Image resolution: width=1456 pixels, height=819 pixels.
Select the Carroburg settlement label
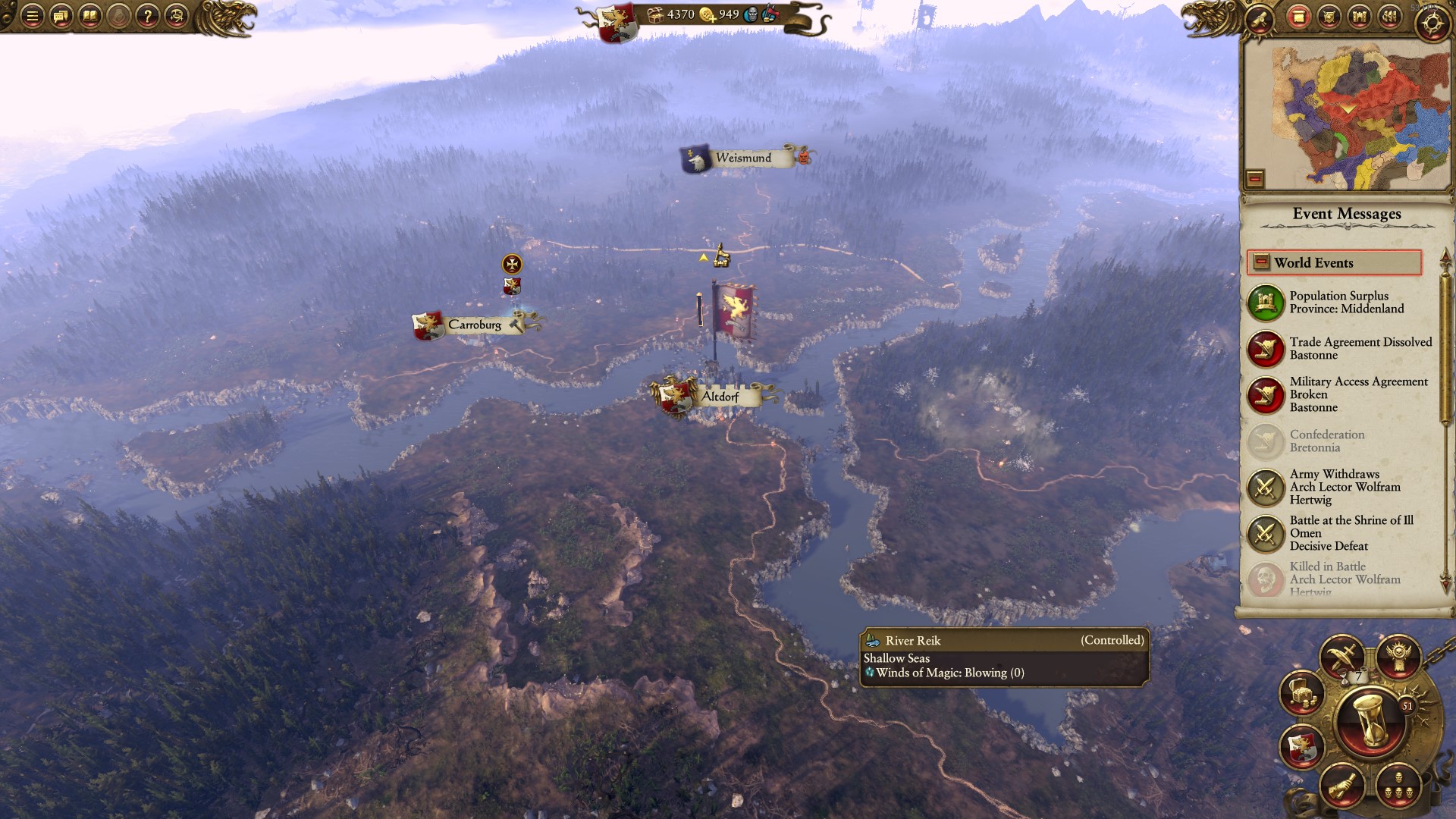pos(474,325)
